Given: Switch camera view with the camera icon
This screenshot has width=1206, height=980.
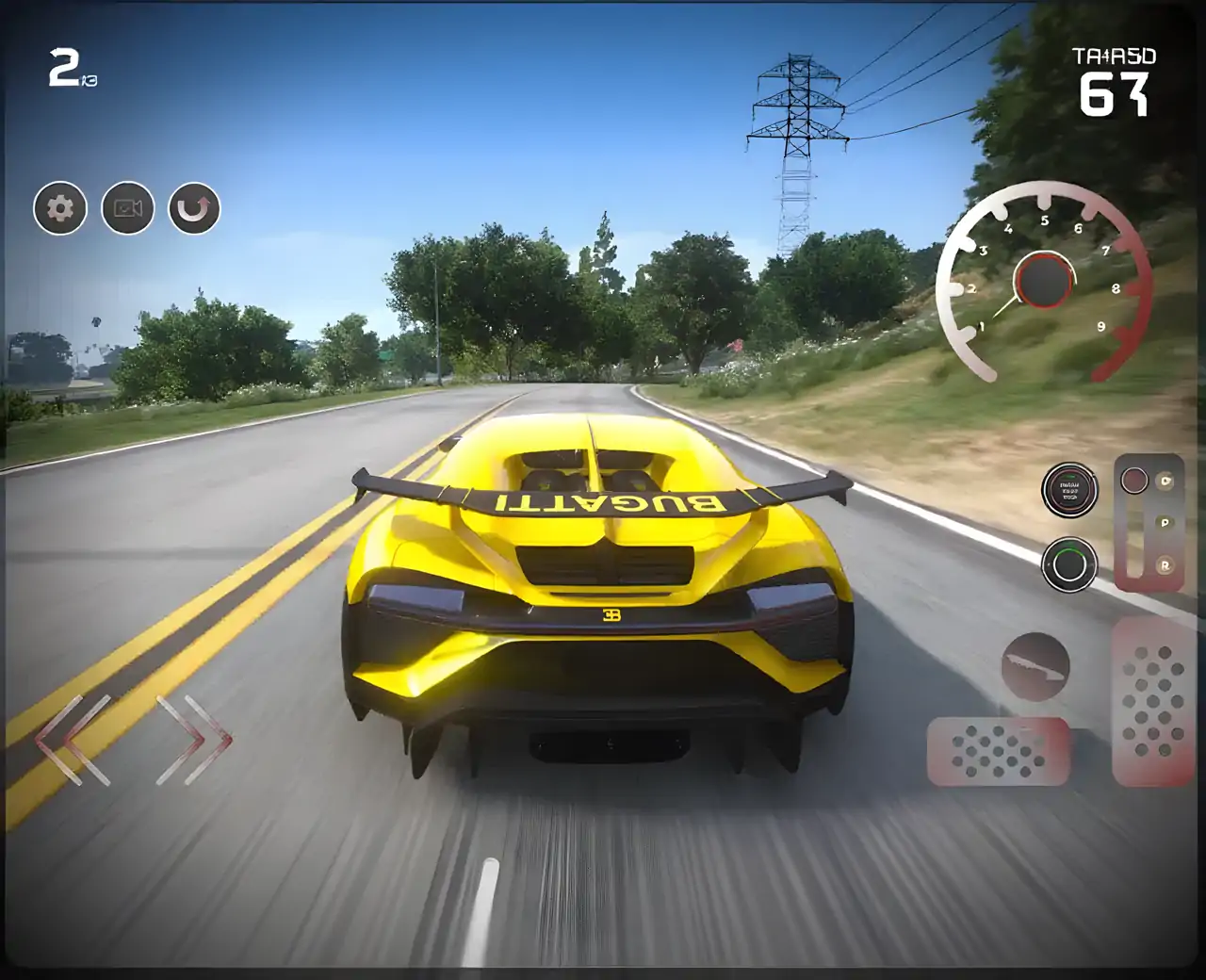Looking at the screenshot, I should point(128,208).
